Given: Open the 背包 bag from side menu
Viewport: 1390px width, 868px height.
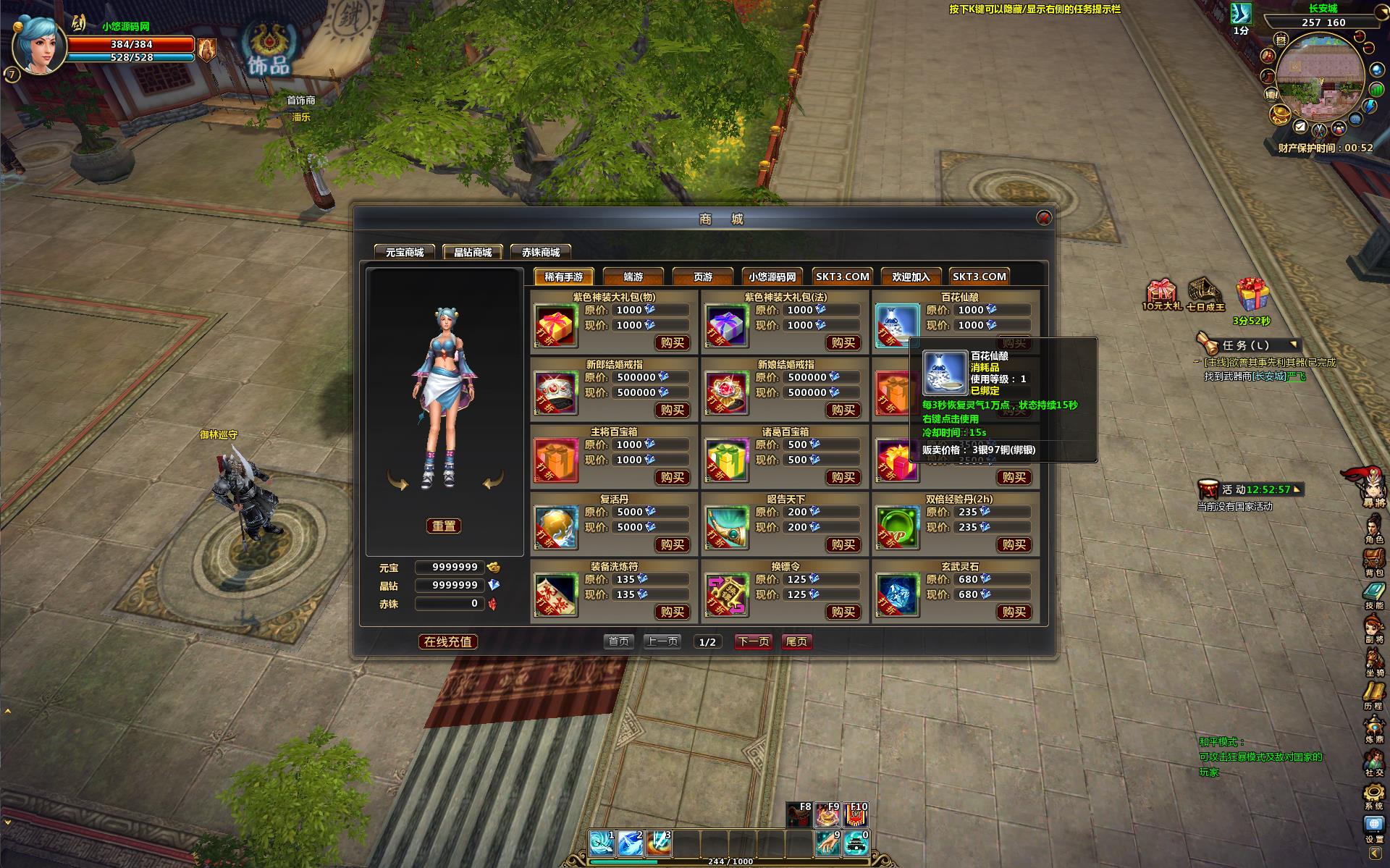Looking at the screenshot, I should click(x=1373, y=561).
